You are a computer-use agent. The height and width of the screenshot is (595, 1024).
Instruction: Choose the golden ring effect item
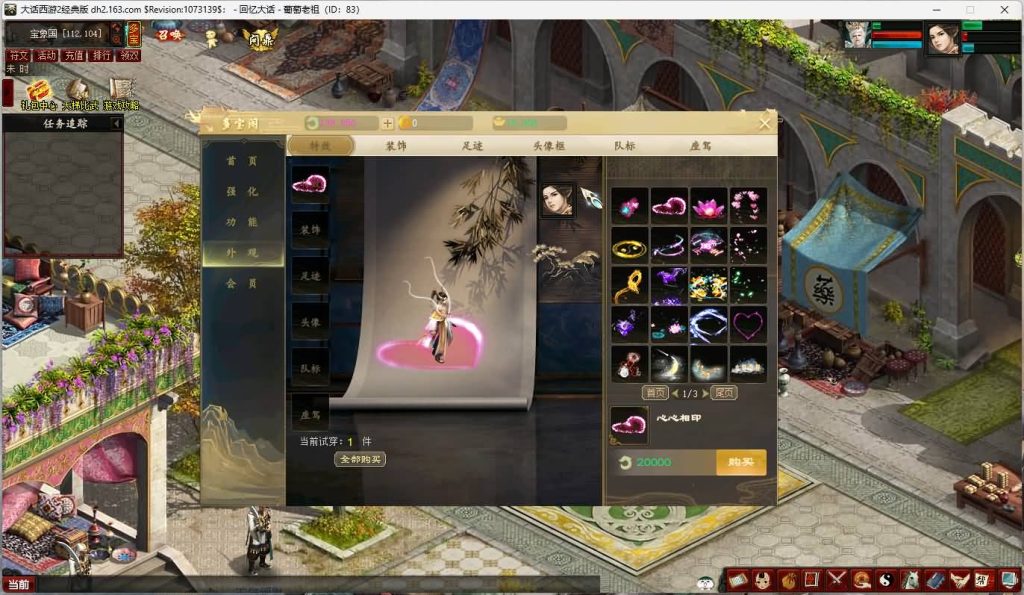point(629,245)
